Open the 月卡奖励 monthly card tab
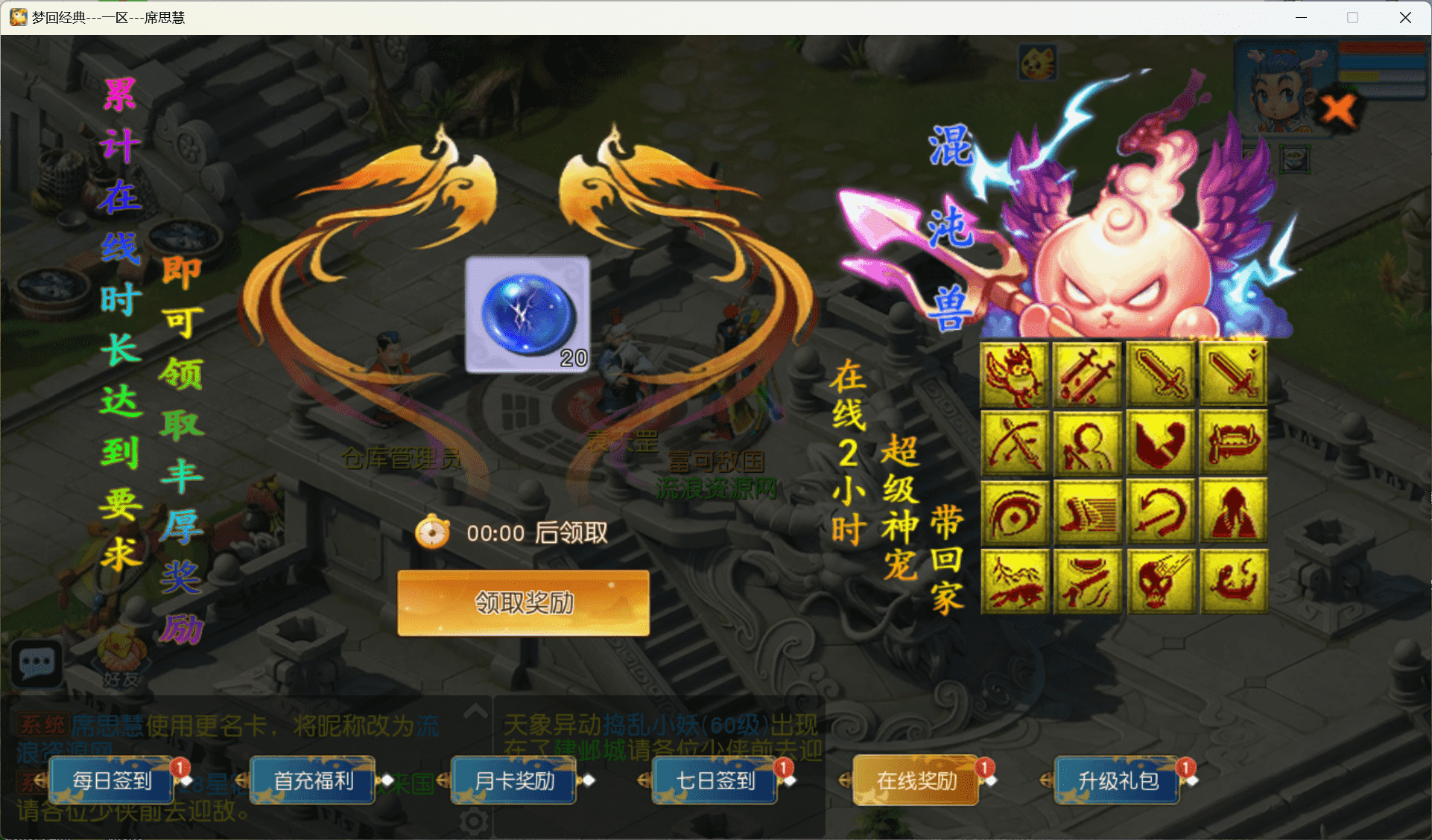This screenshot has height=840, width=1432. tap(514, 780)
